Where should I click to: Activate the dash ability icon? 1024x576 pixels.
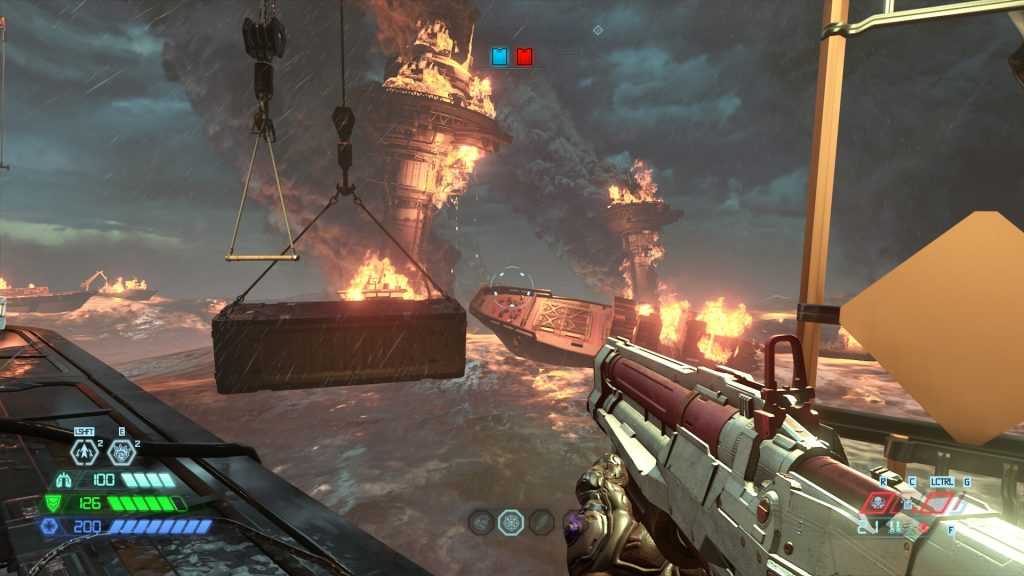point(86,452)
